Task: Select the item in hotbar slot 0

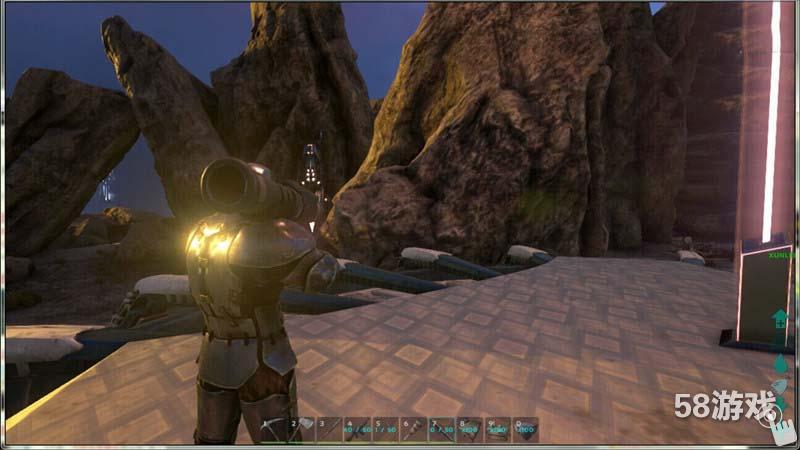Action: tap(525, 430)
